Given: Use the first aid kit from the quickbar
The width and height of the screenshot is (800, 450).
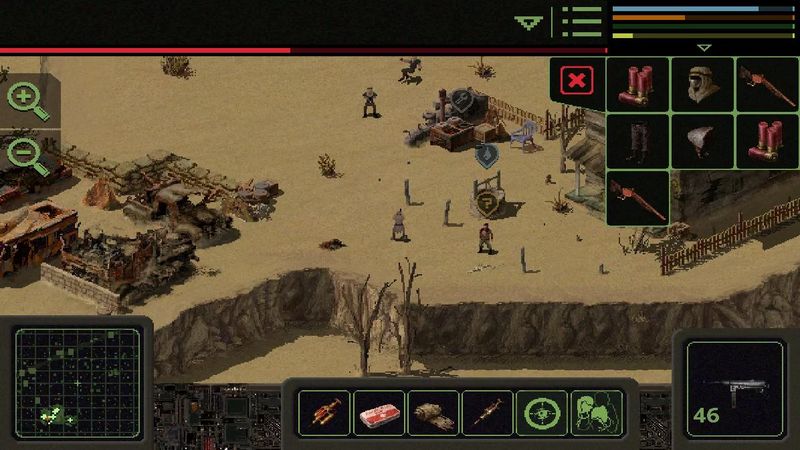Looking at the screenshot, I should click(x=379, y=412).
